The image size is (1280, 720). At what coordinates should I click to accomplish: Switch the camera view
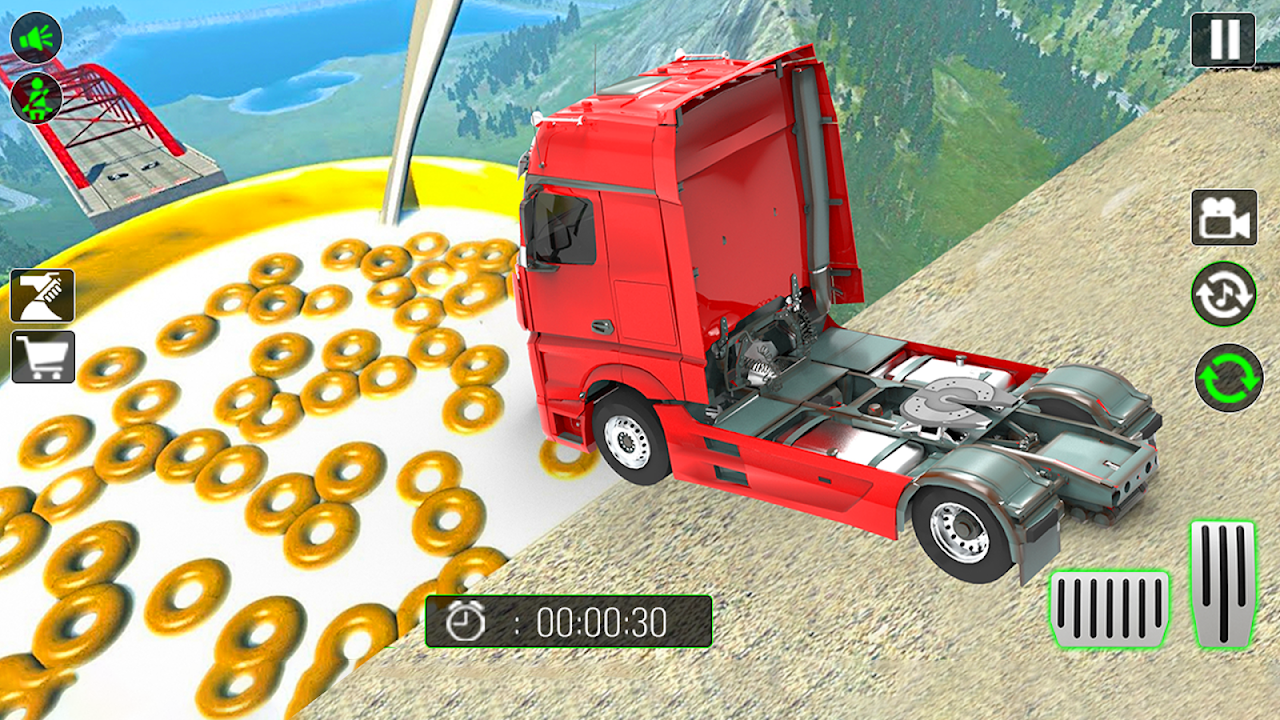pyautogui.click(x=1224, y=217)
